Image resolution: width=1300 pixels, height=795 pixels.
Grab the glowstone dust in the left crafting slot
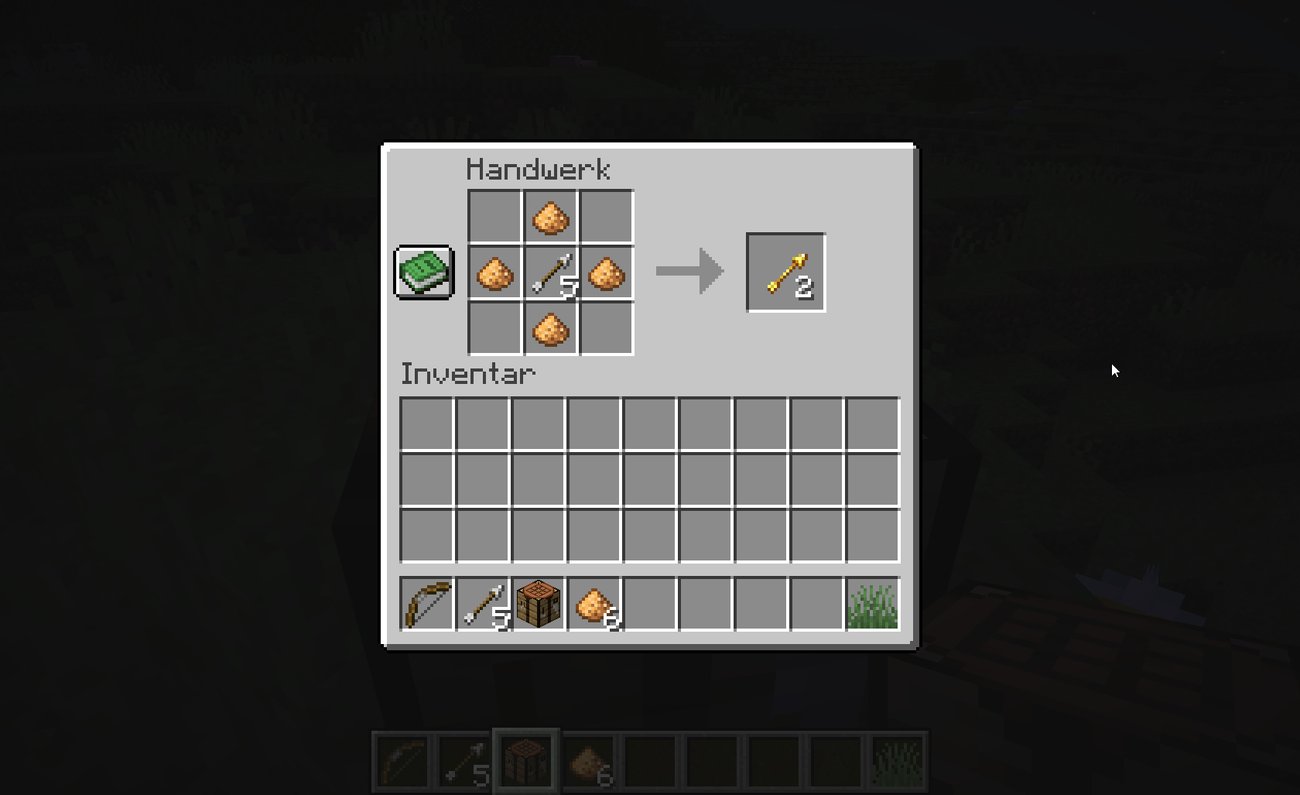[x=494, y=270]
